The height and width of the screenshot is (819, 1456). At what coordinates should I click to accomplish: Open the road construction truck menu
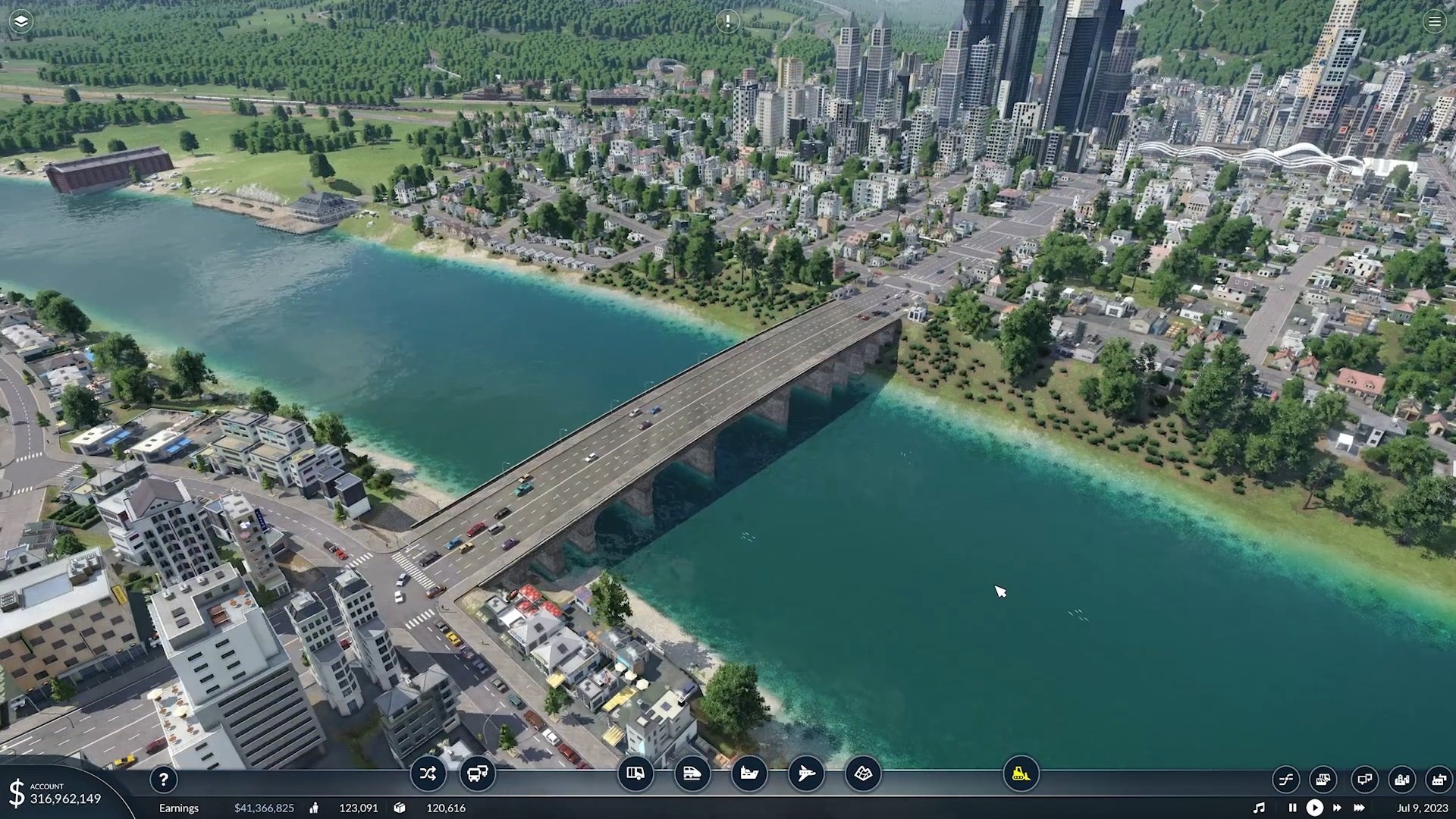(x=635, y=774)
